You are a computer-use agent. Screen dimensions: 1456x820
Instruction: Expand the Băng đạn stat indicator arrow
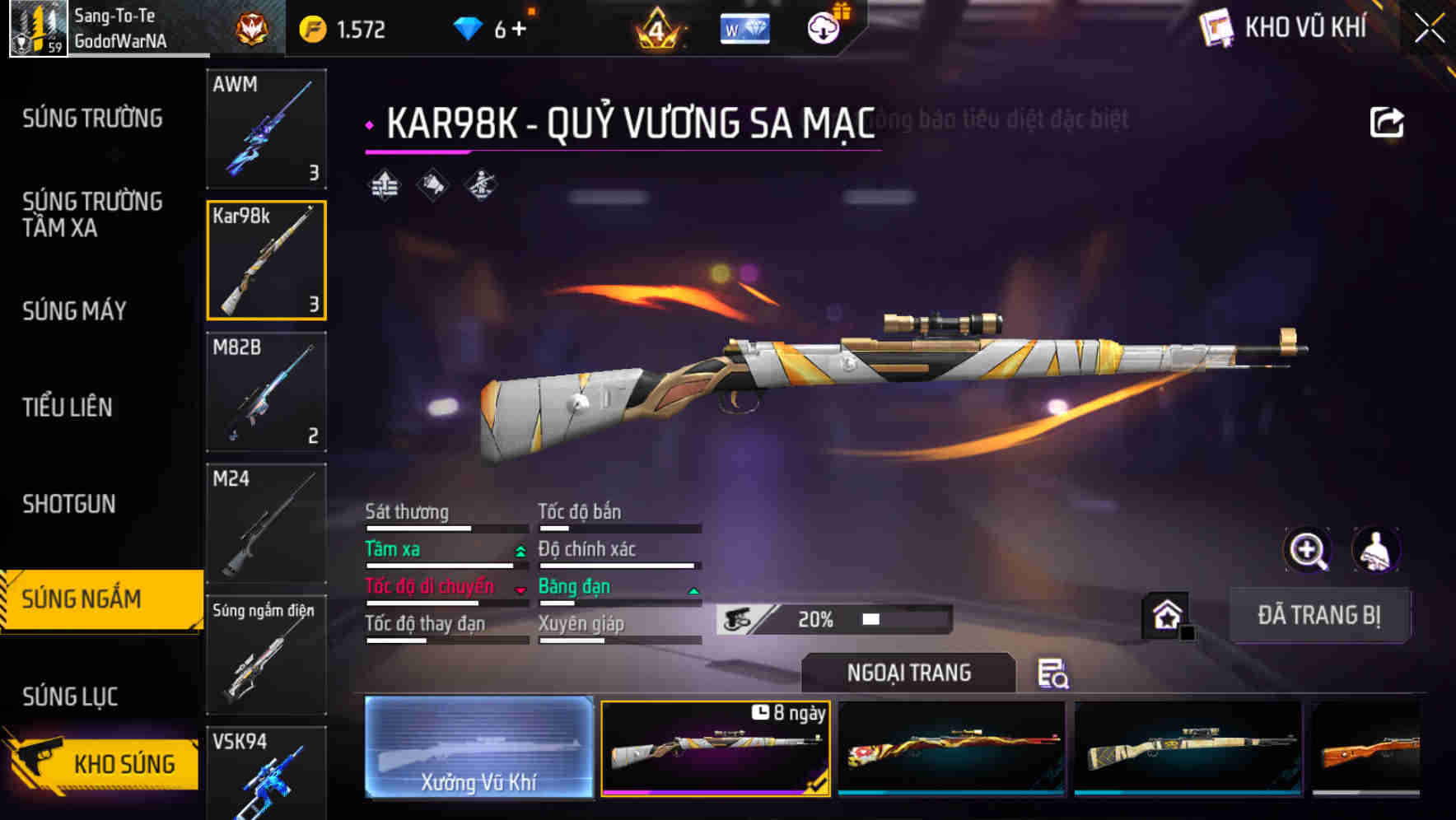click(692, 591)
